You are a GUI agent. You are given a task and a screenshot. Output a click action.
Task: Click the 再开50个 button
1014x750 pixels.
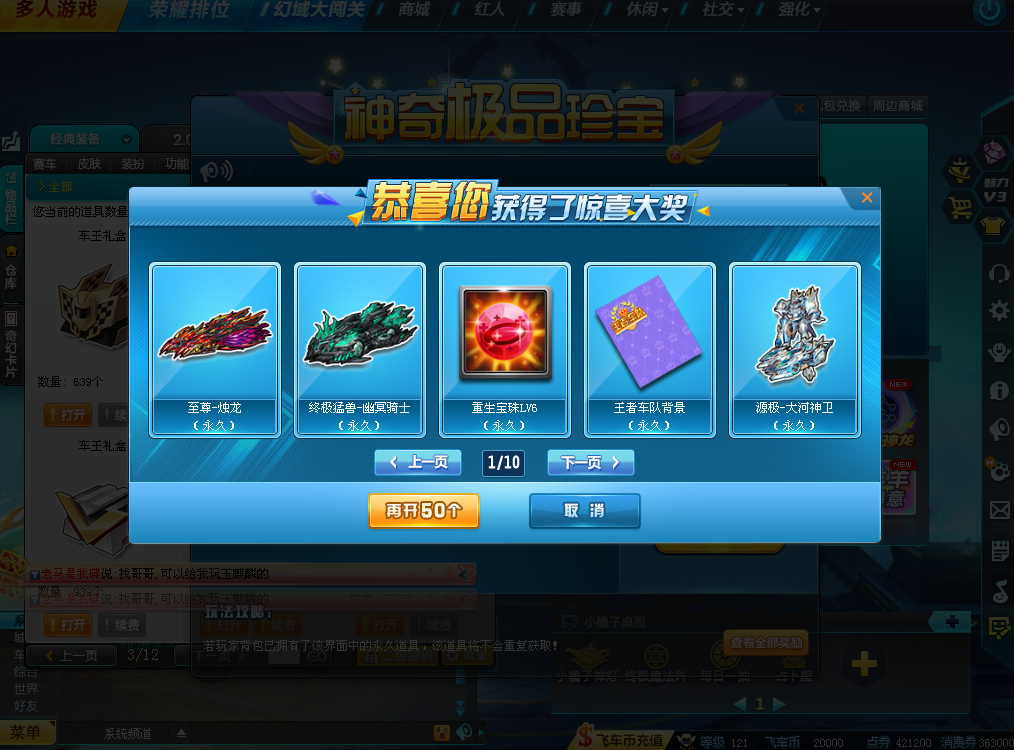point(423,510)
